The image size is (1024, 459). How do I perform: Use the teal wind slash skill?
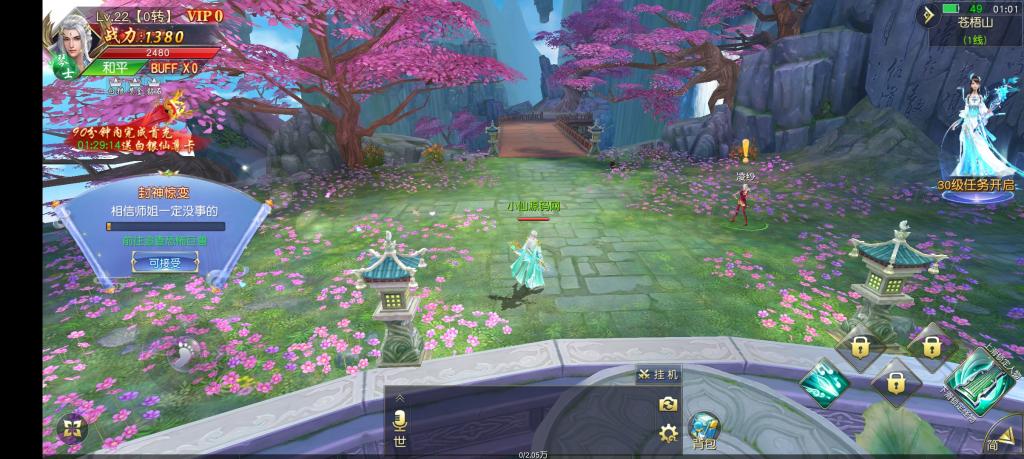825,383
